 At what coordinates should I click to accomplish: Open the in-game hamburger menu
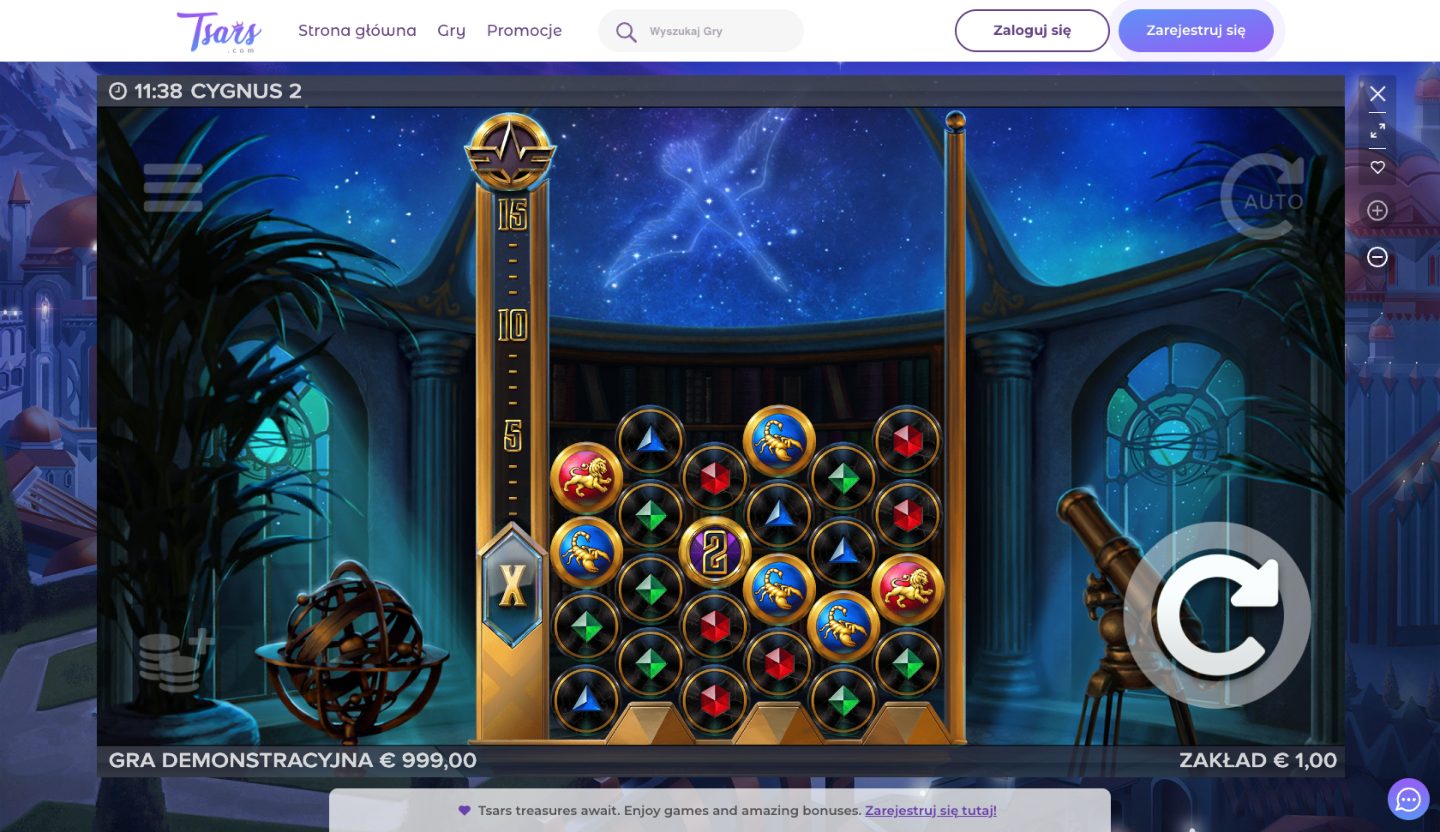click(x=172, y=186)
